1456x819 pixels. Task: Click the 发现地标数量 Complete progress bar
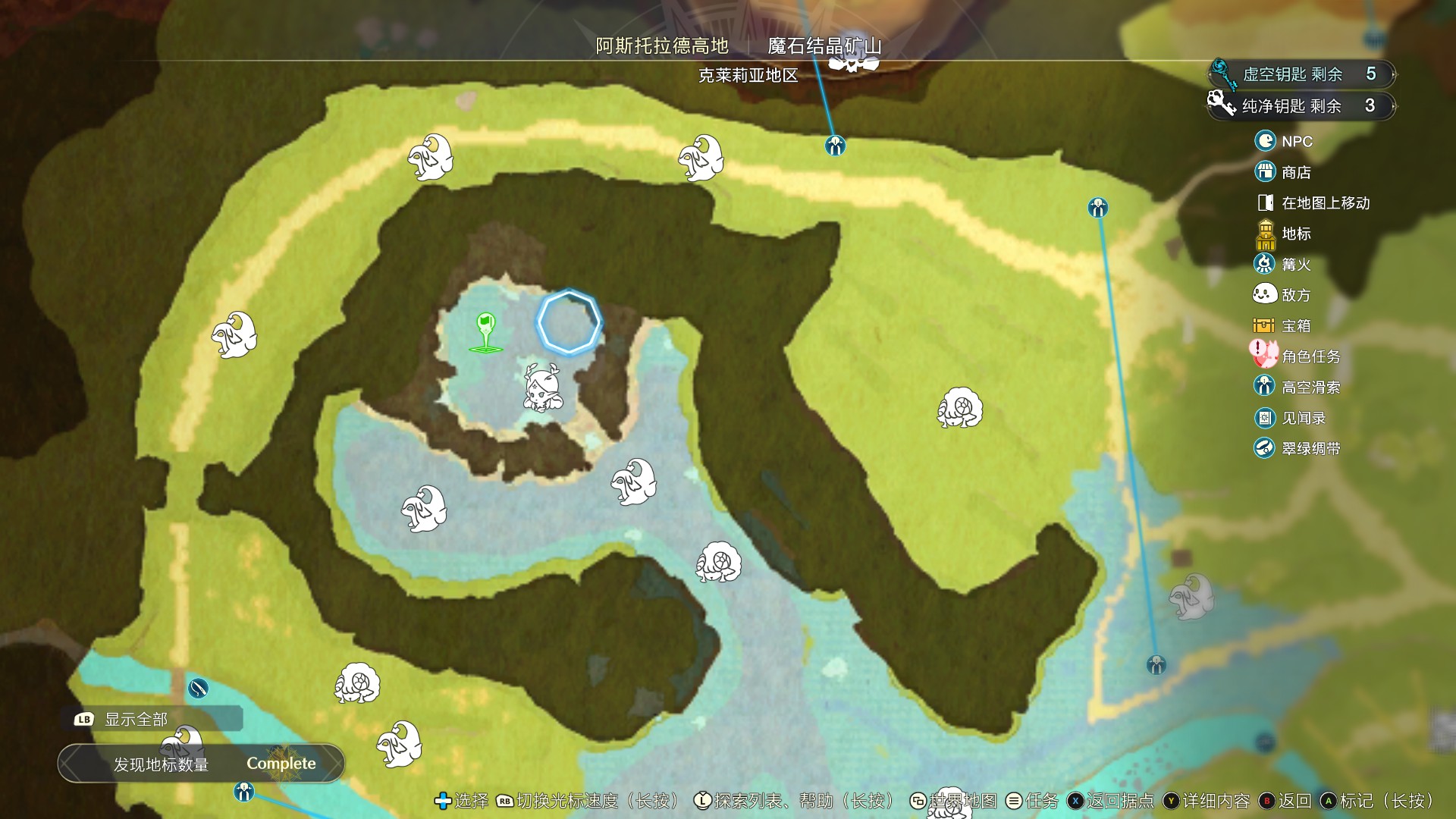202,764
